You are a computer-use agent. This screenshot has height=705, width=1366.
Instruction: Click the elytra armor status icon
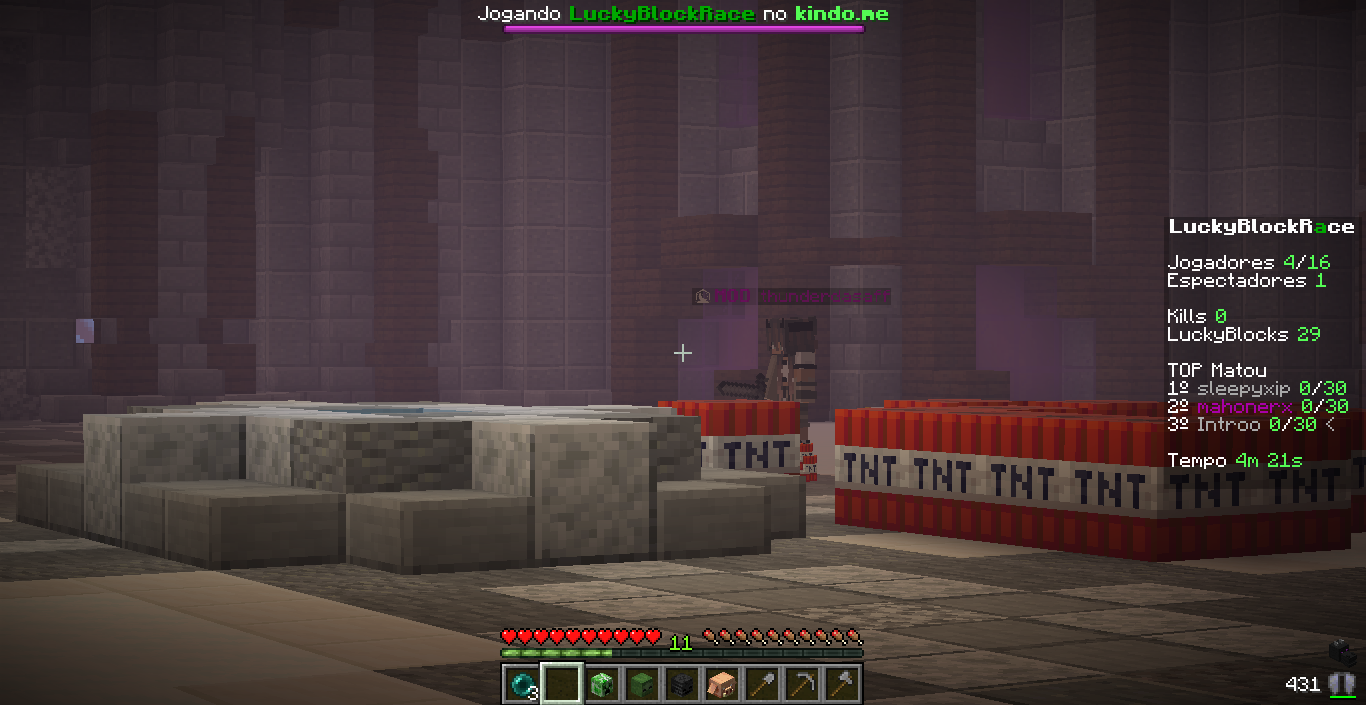1342,684
